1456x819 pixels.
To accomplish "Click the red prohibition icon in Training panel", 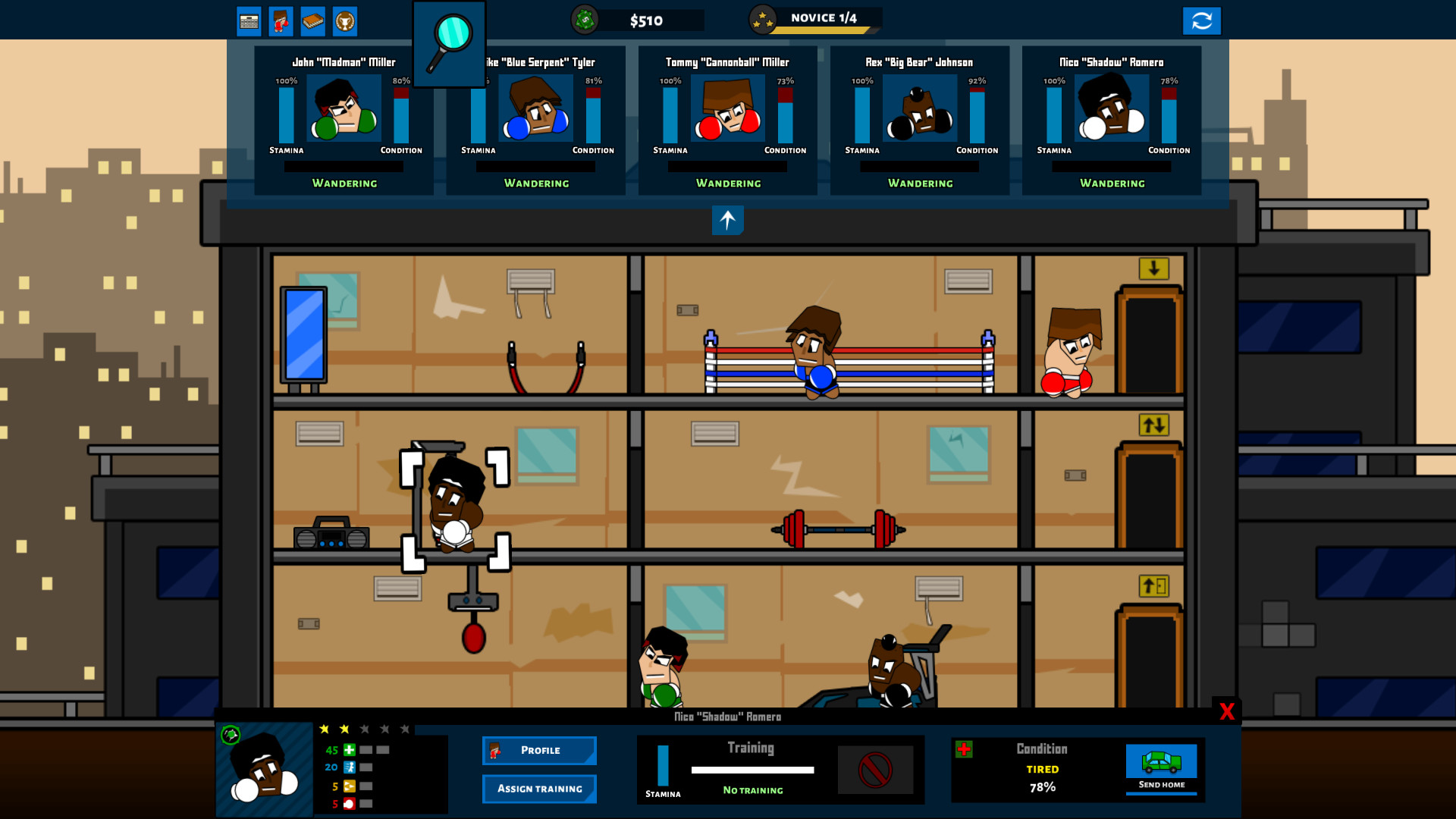I will 877,770.
